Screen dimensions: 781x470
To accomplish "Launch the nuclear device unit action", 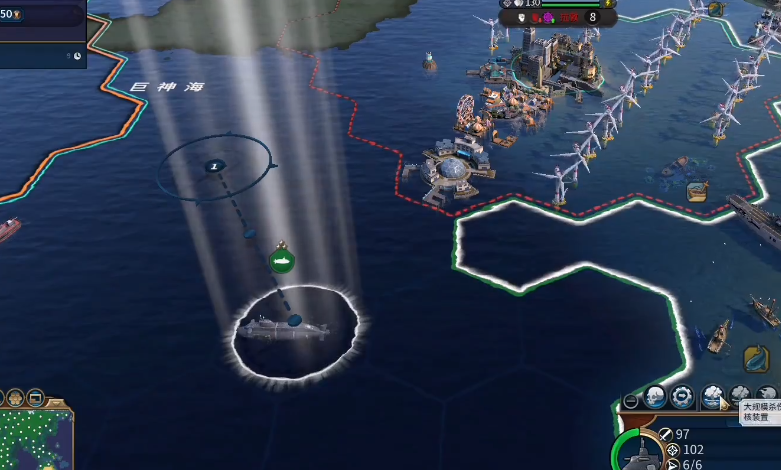I will click(711, 396).
